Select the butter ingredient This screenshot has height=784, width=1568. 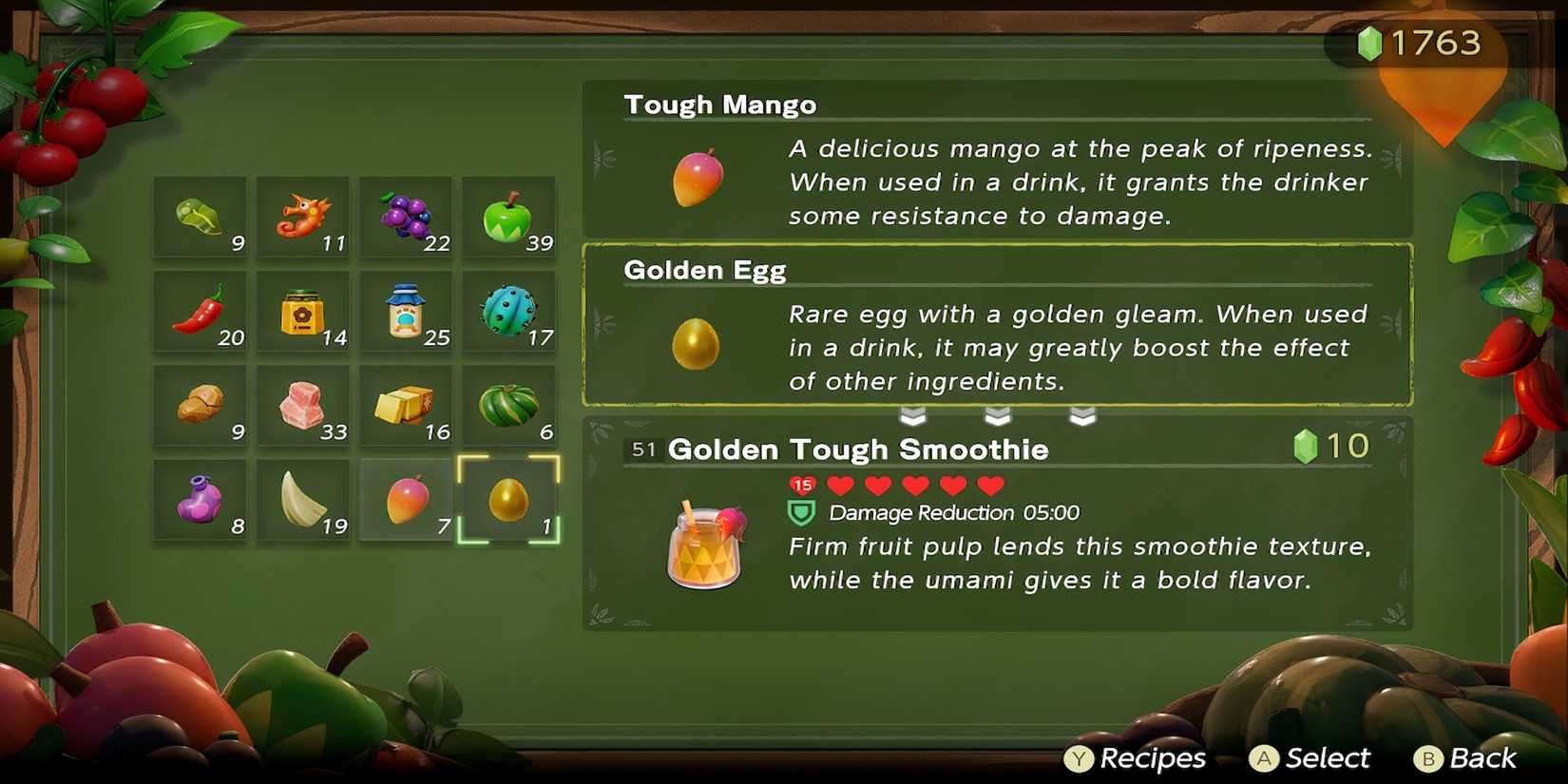[x=407, y=403]
